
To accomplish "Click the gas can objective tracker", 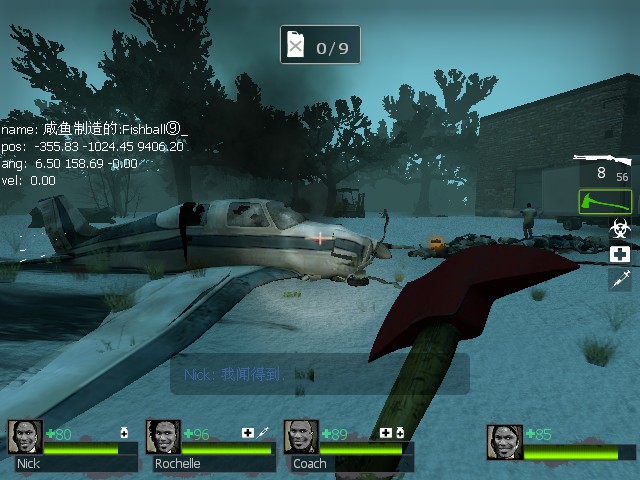I will coord(320,45).
